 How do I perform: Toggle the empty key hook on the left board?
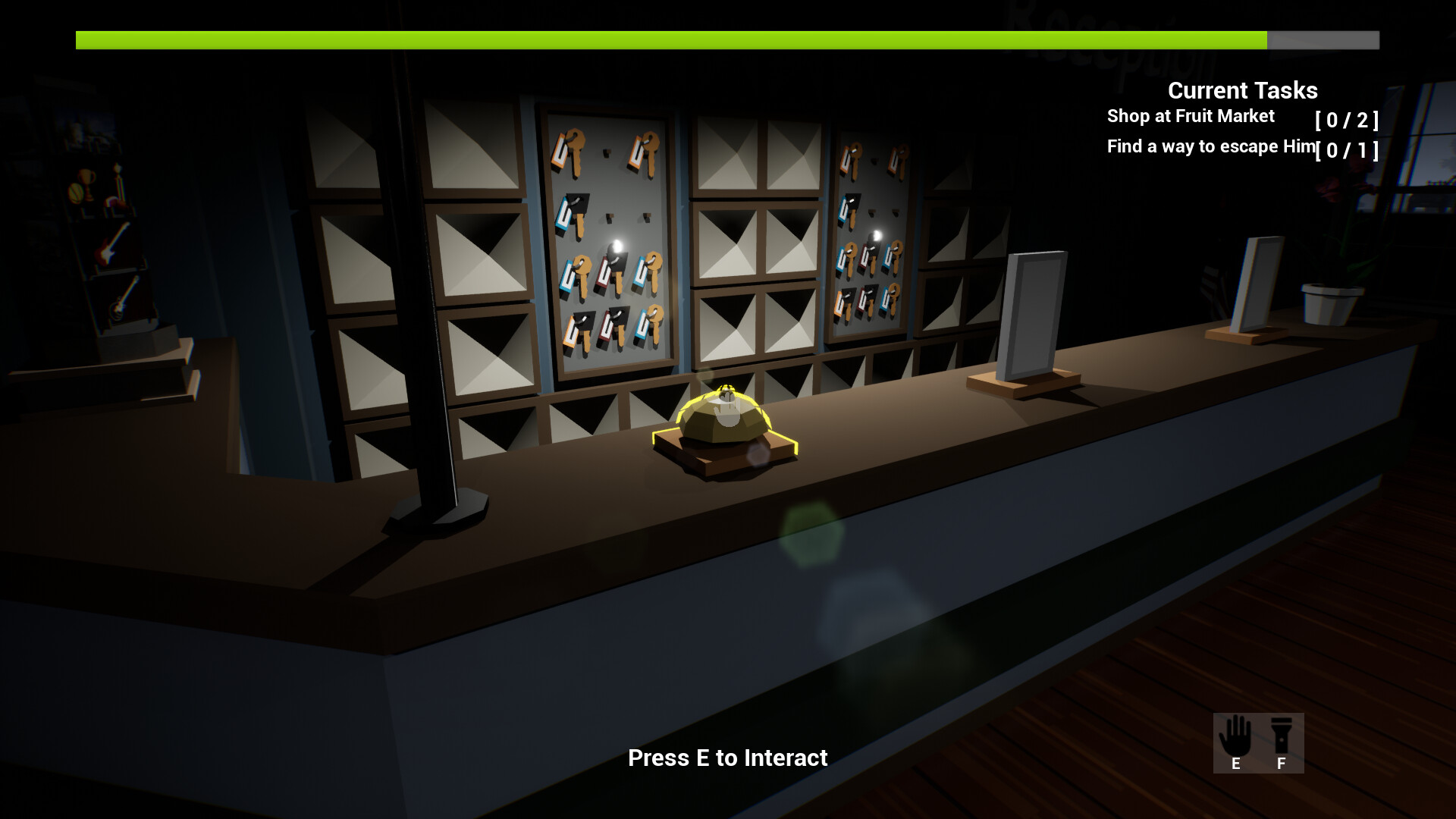[x=607, y=153]
